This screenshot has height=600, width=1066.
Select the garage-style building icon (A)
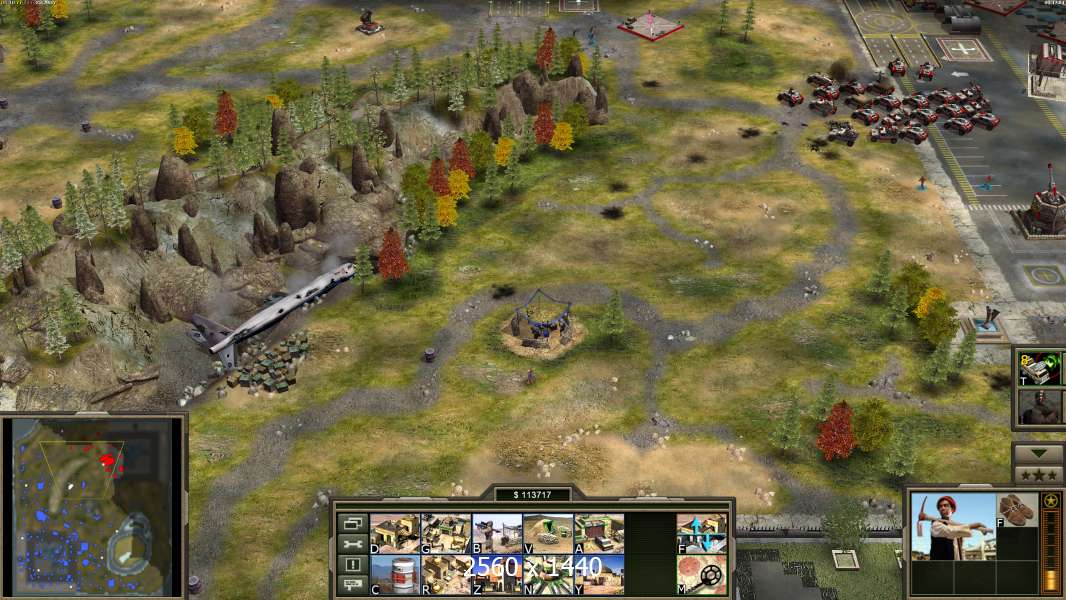click(598, 533)
